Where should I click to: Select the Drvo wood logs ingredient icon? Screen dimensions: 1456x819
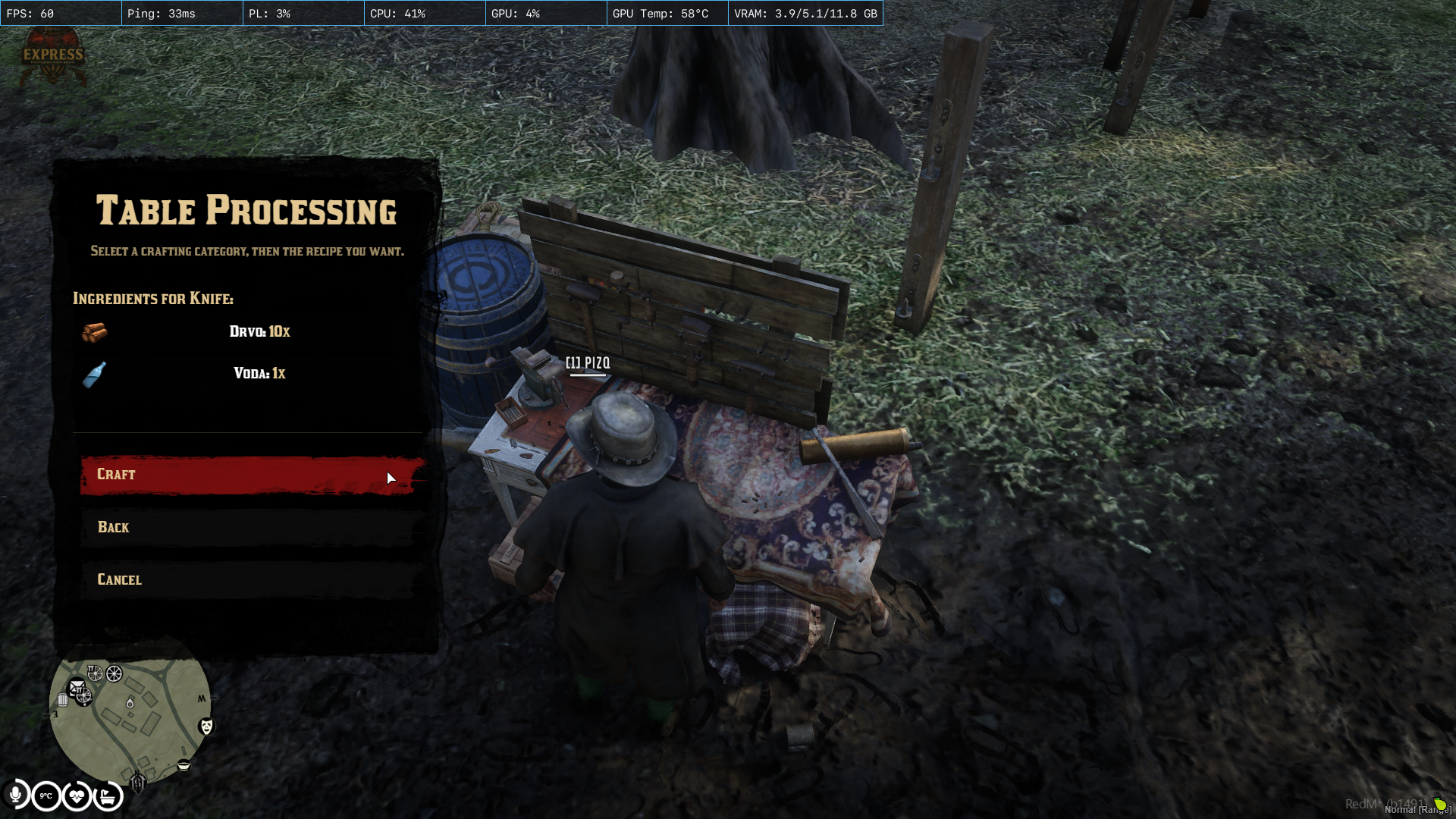click(95, 332)
